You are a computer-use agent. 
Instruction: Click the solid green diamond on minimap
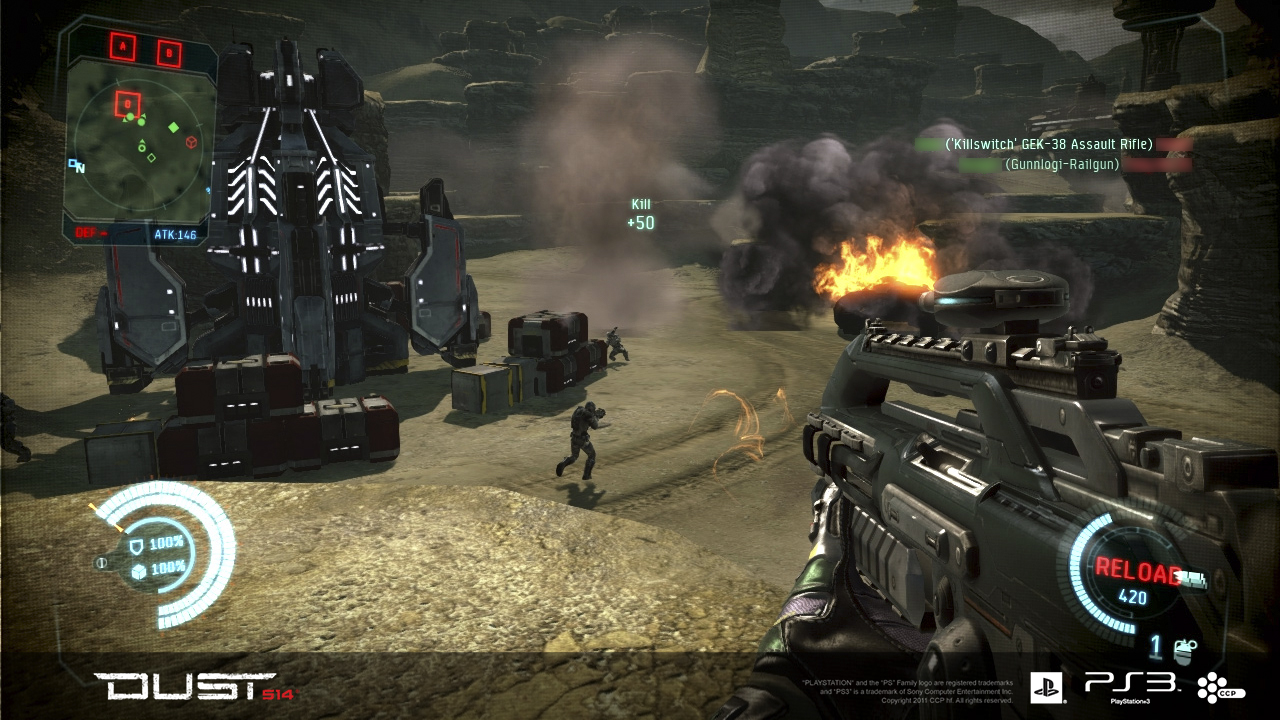pyautogui.click(x=173, y=127)
